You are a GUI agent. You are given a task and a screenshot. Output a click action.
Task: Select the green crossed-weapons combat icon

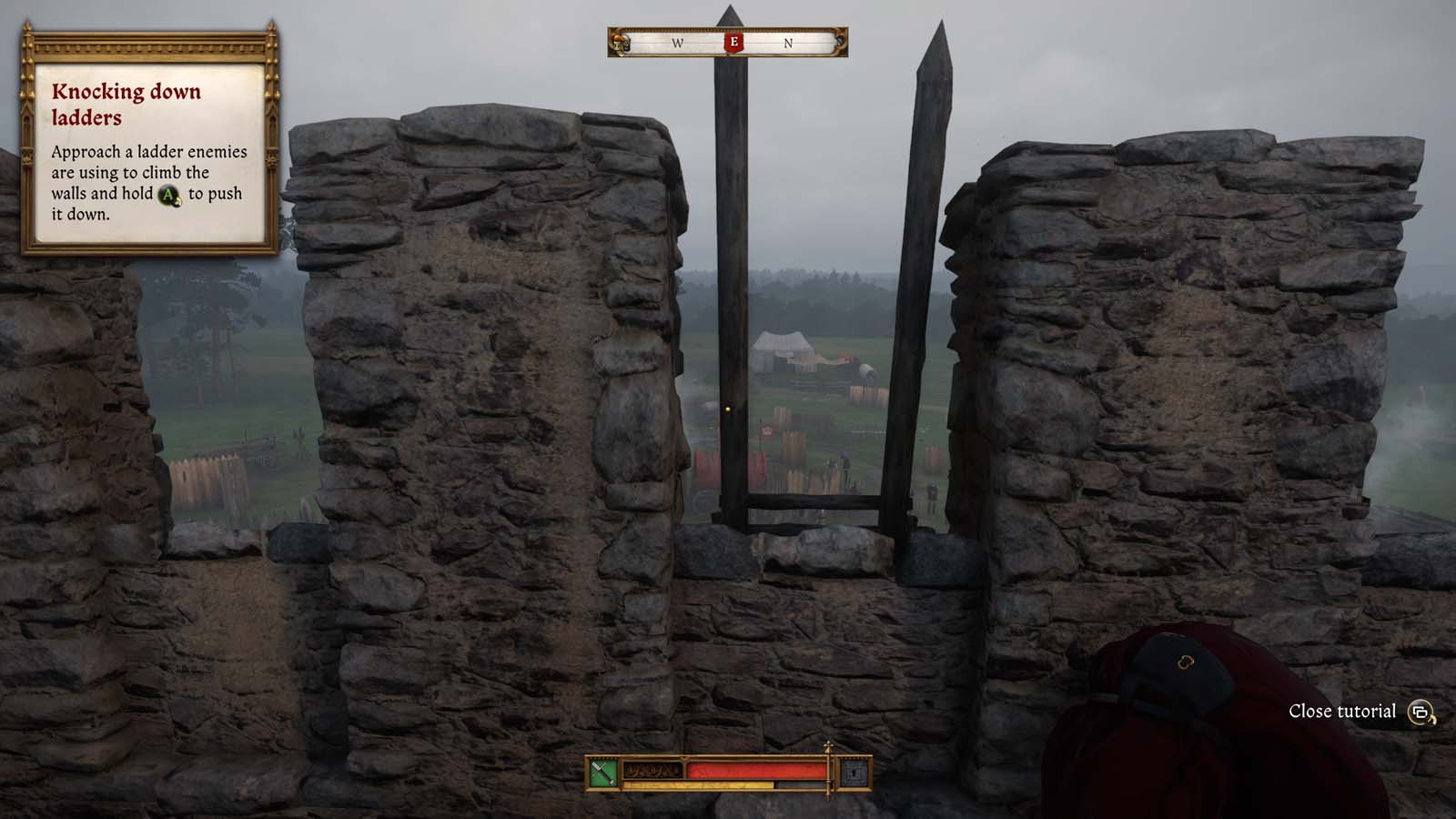coord(603,773)
